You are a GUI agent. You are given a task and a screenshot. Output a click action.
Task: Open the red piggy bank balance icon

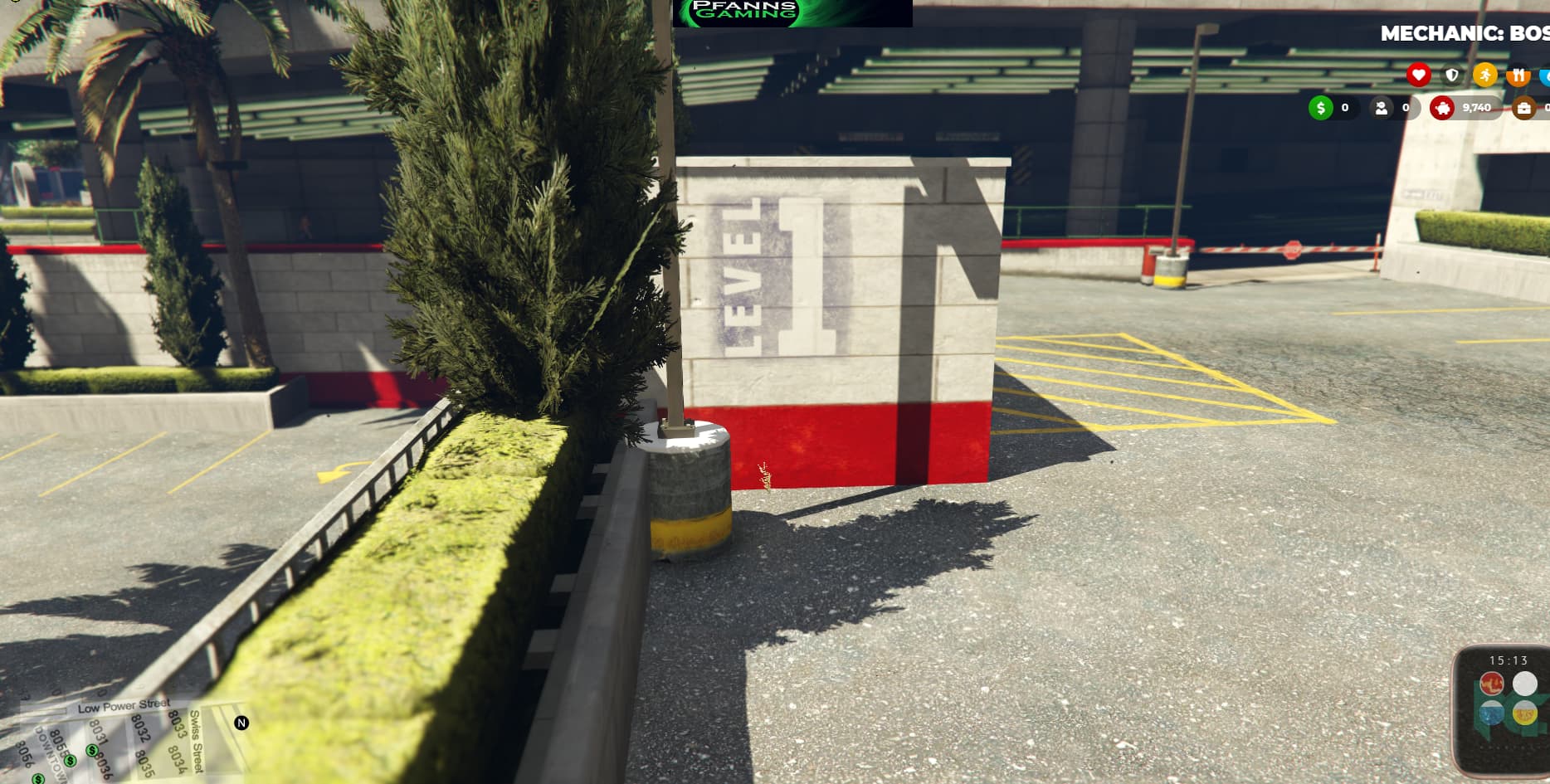(1442, 107)
